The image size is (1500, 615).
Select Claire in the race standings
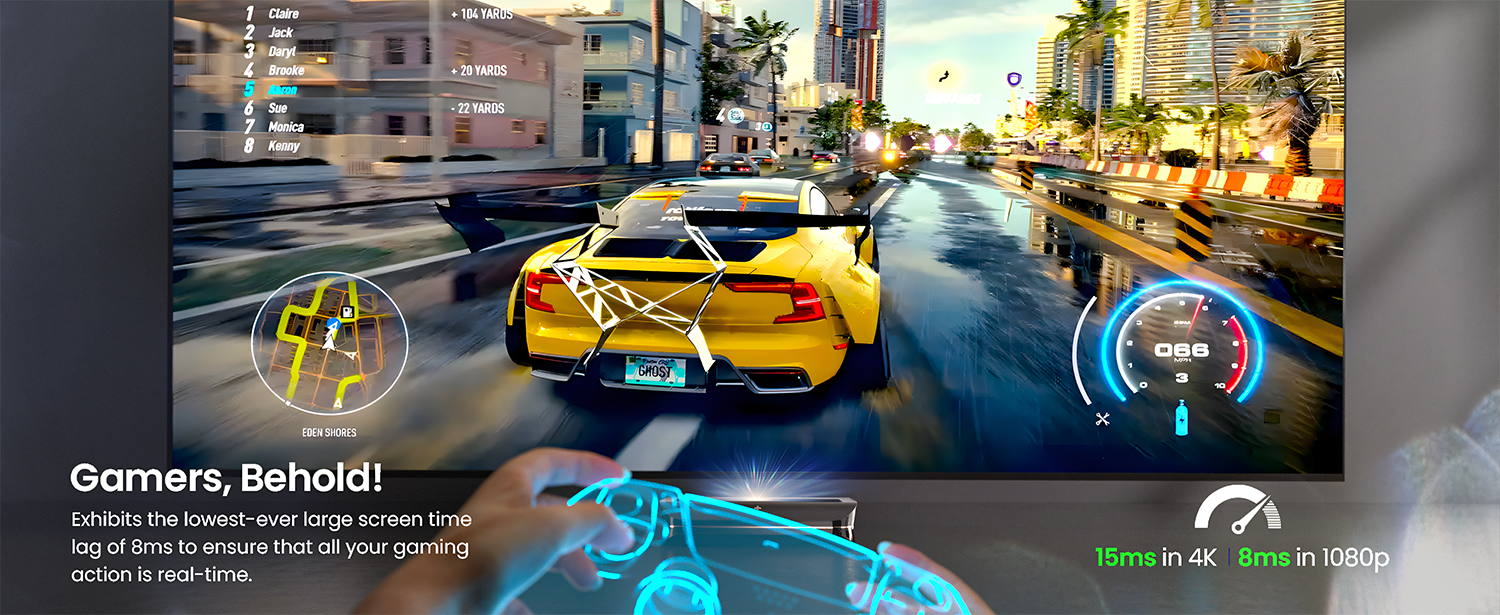point(283,14)
